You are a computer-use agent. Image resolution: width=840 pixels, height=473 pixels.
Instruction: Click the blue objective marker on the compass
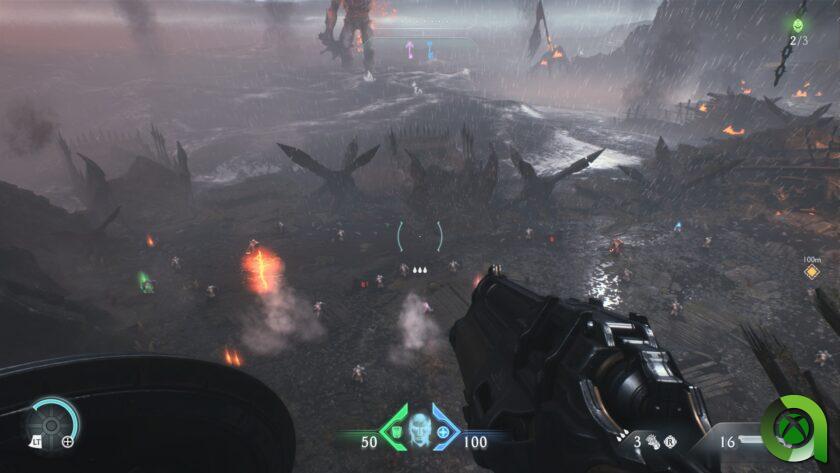click(x=429, y=48)
